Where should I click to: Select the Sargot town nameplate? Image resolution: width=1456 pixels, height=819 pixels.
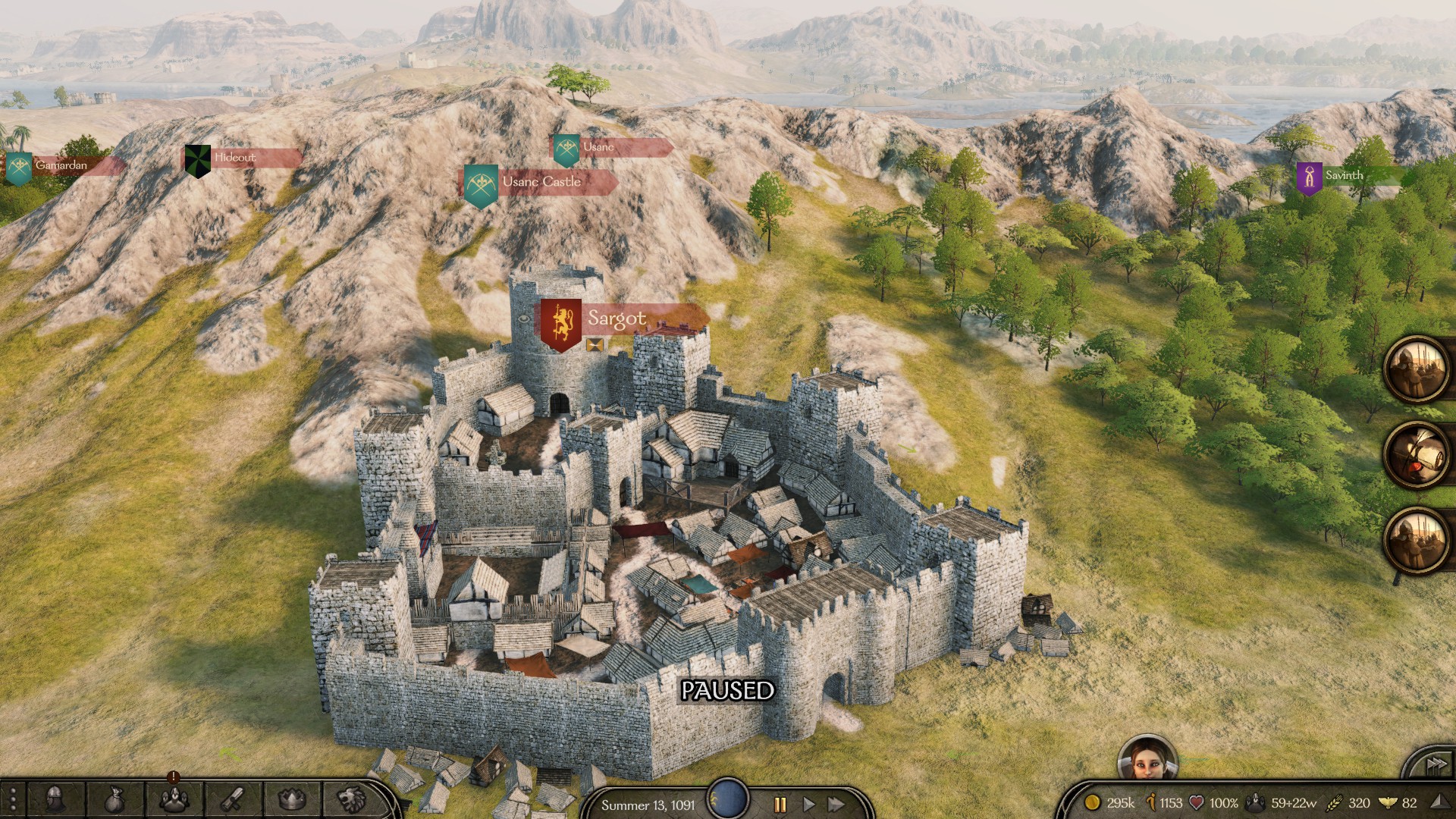click(x=616, y=319)
